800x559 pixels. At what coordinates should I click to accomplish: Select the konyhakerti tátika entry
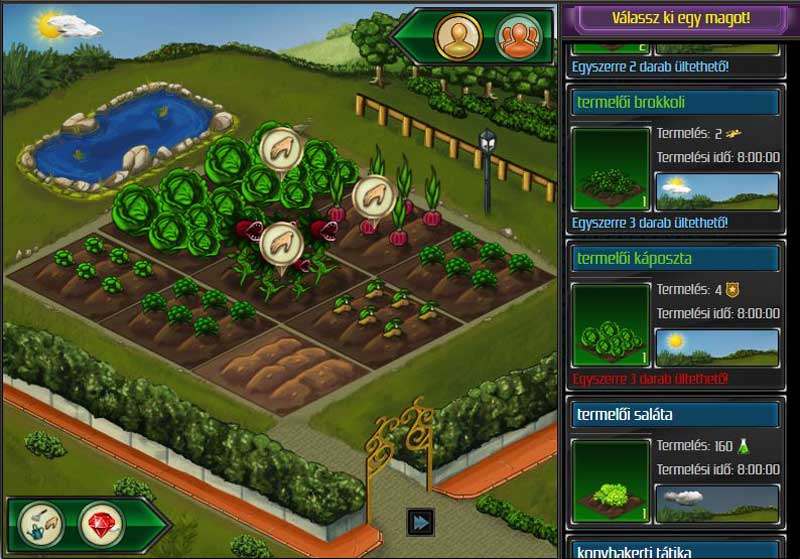tap(676, 550)
